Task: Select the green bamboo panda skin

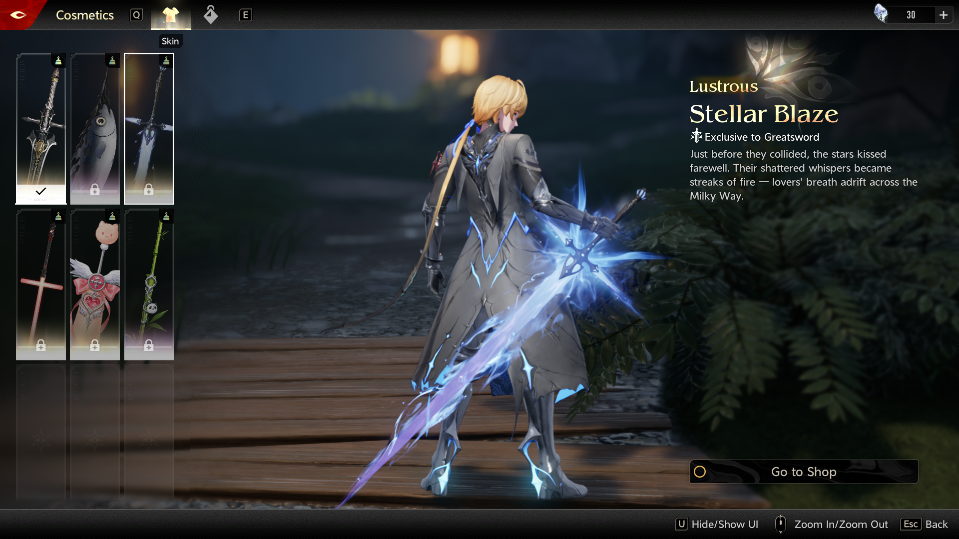Action: pyautogui.click(x=149, y=284)
